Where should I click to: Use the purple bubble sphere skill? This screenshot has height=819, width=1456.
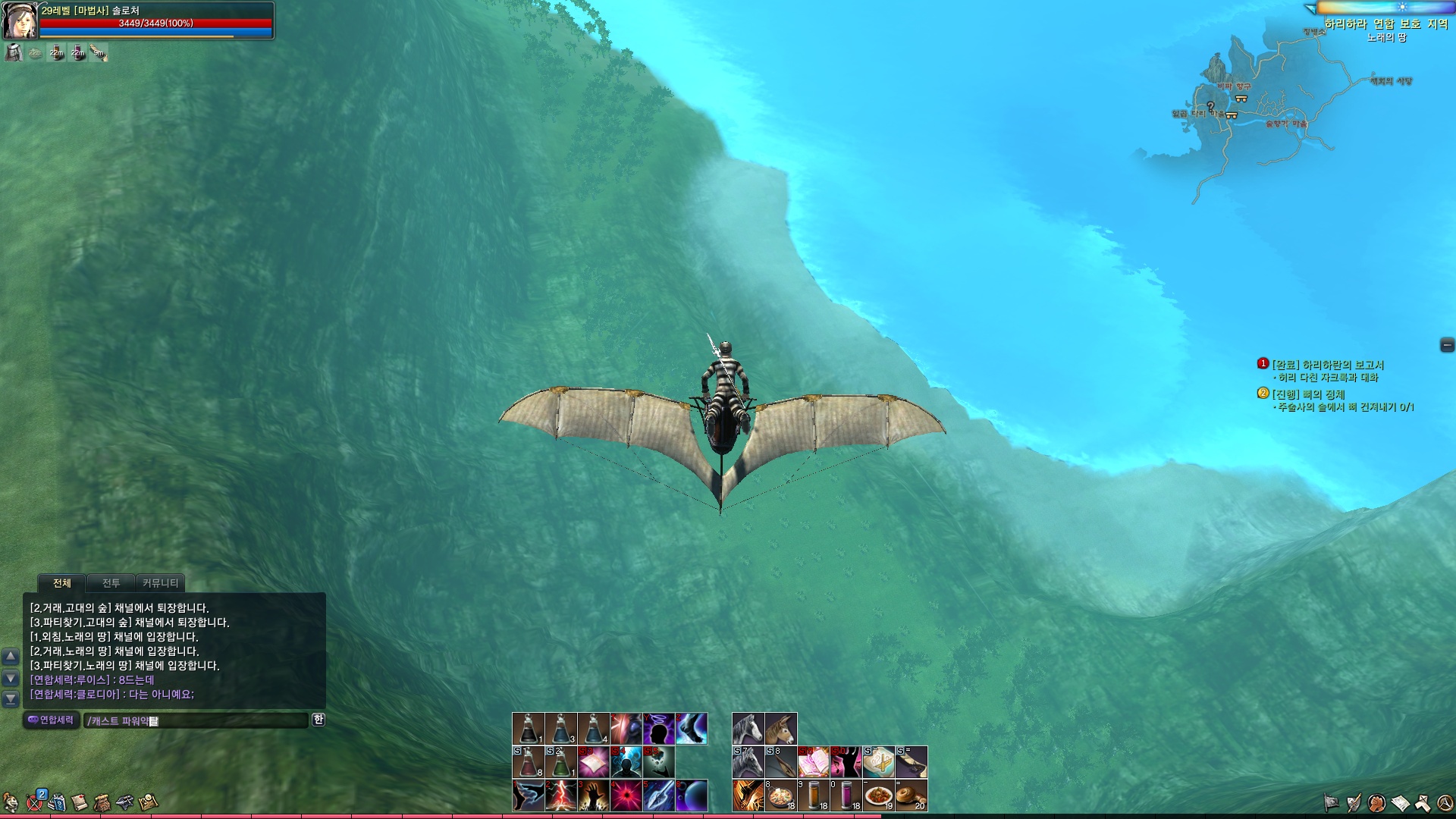tap(692, 795)
